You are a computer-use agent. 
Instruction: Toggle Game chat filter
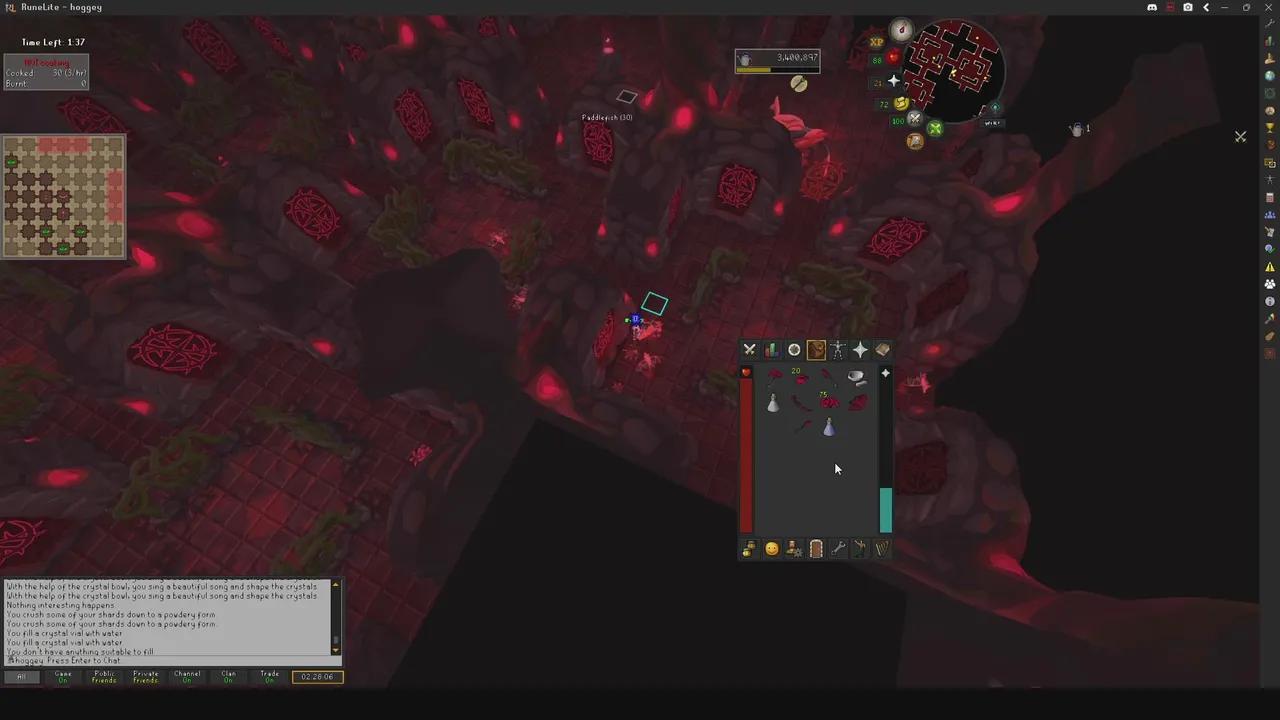pos(62,676)
